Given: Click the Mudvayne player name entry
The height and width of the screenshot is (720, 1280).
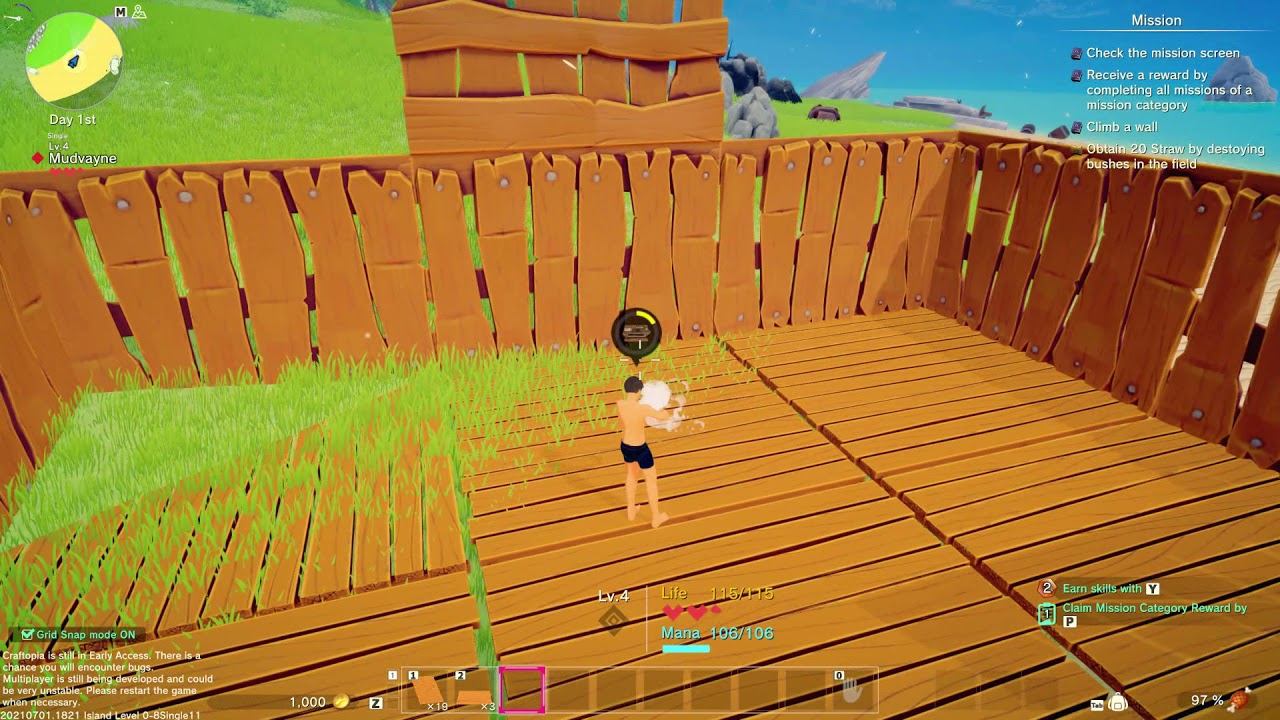Looking at the screenshot, I should (x=82, y=158).
